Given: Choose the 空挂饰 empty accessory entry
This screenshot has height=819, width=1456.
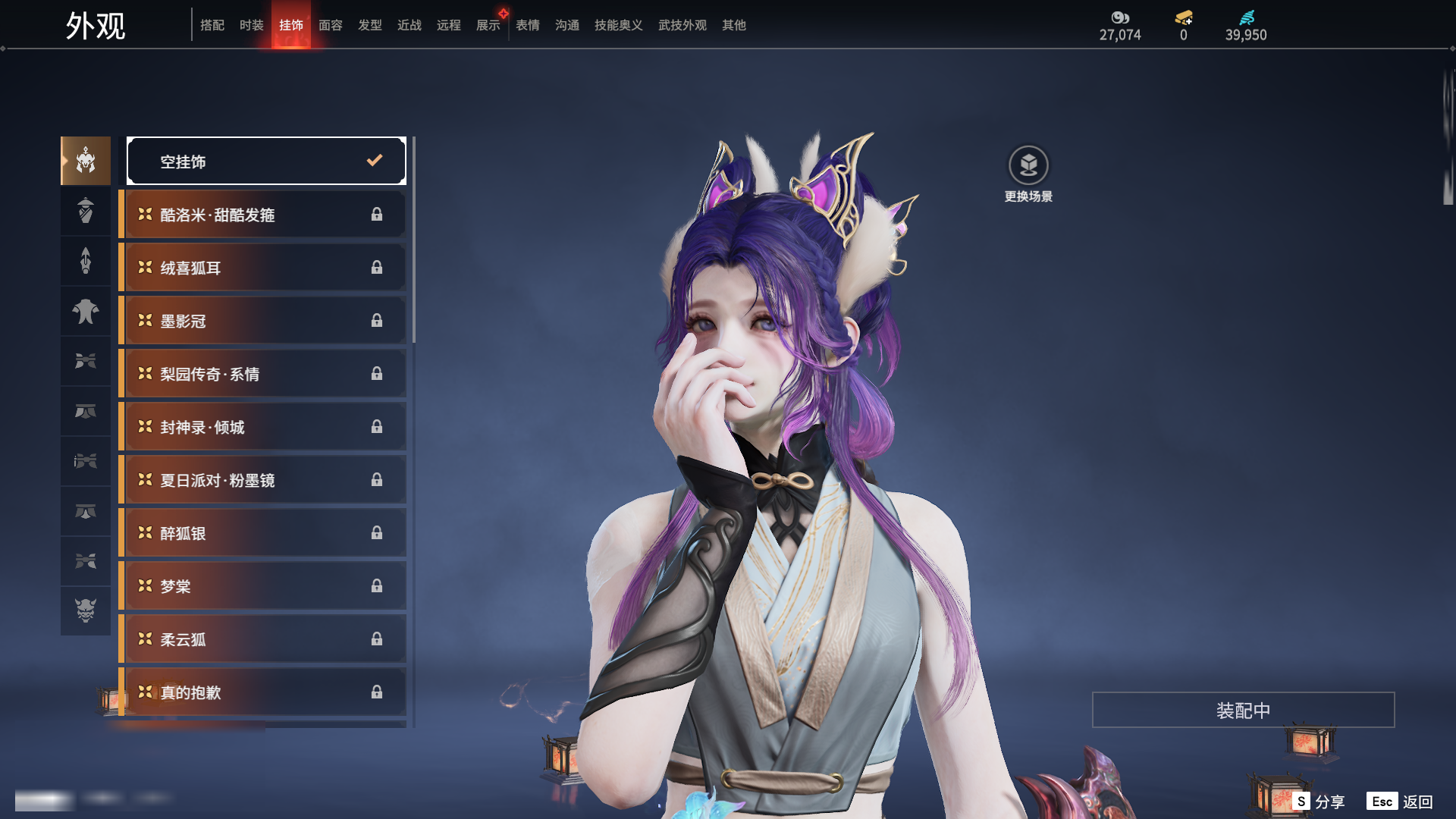Looking at the screenshot, I should pos(266,161).
